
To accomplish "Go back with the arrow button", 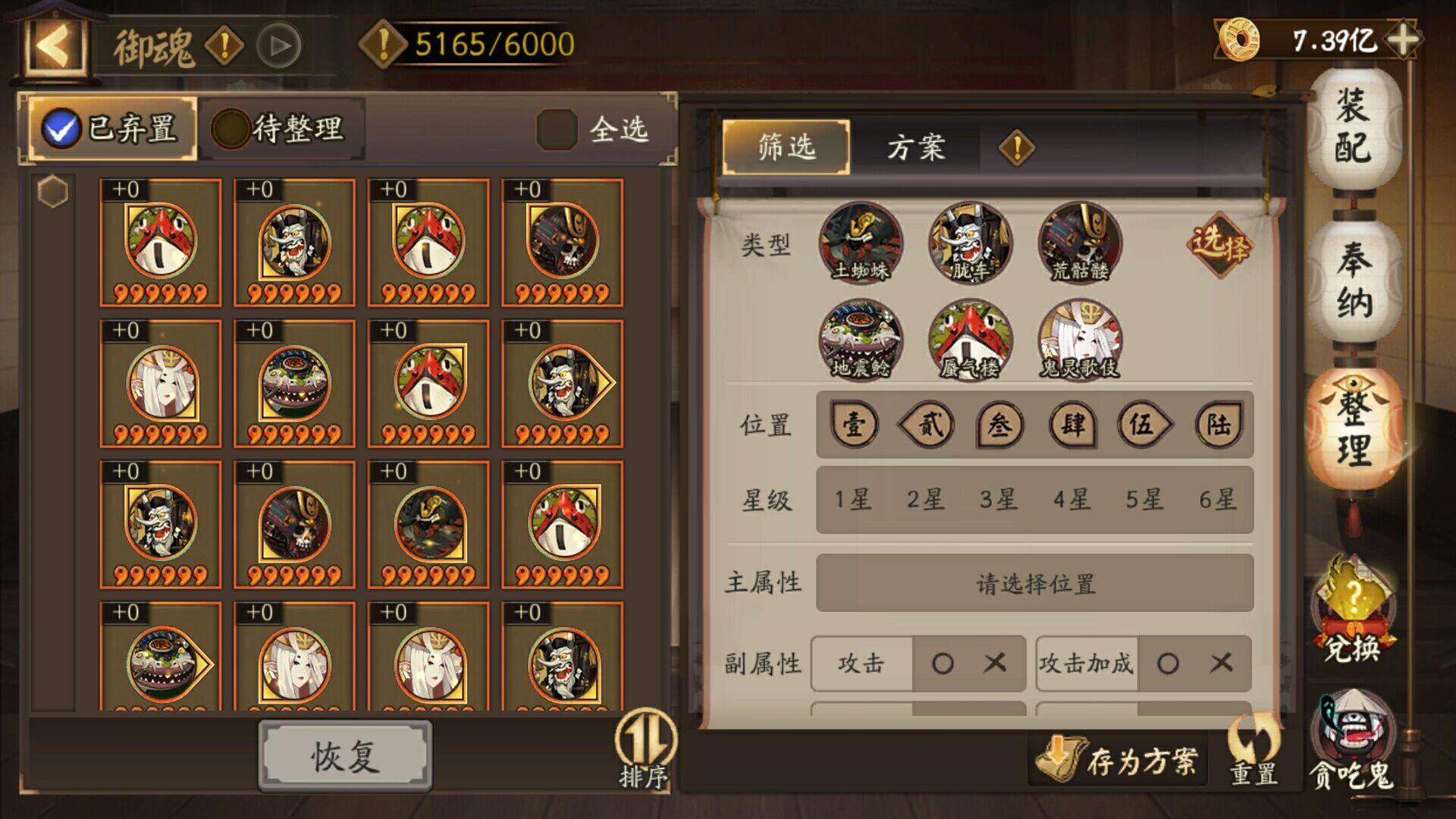I will coord(54,45).
